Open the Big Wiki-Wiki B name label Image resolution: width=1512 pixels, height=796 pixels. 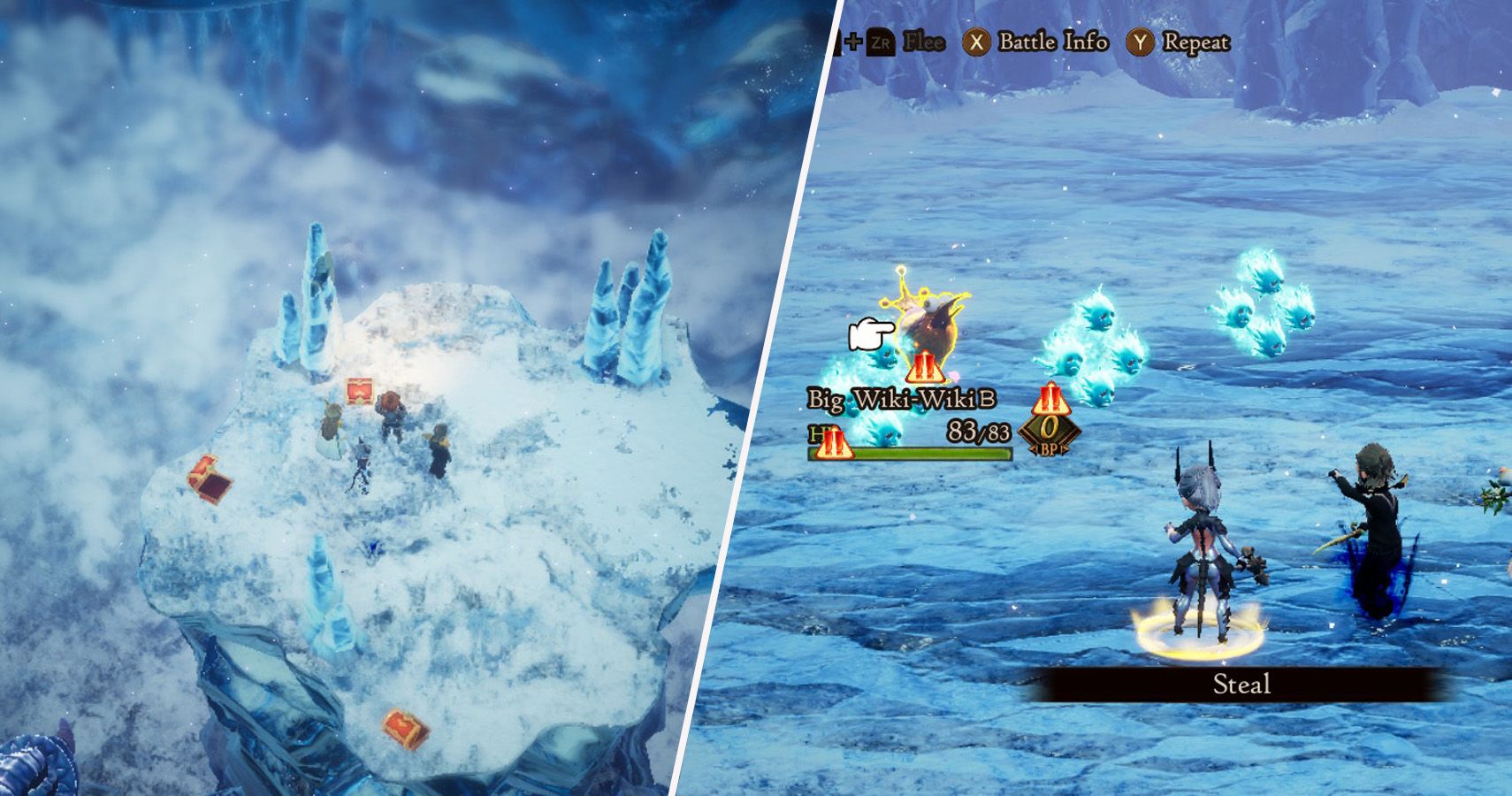(x=899, y=399)
